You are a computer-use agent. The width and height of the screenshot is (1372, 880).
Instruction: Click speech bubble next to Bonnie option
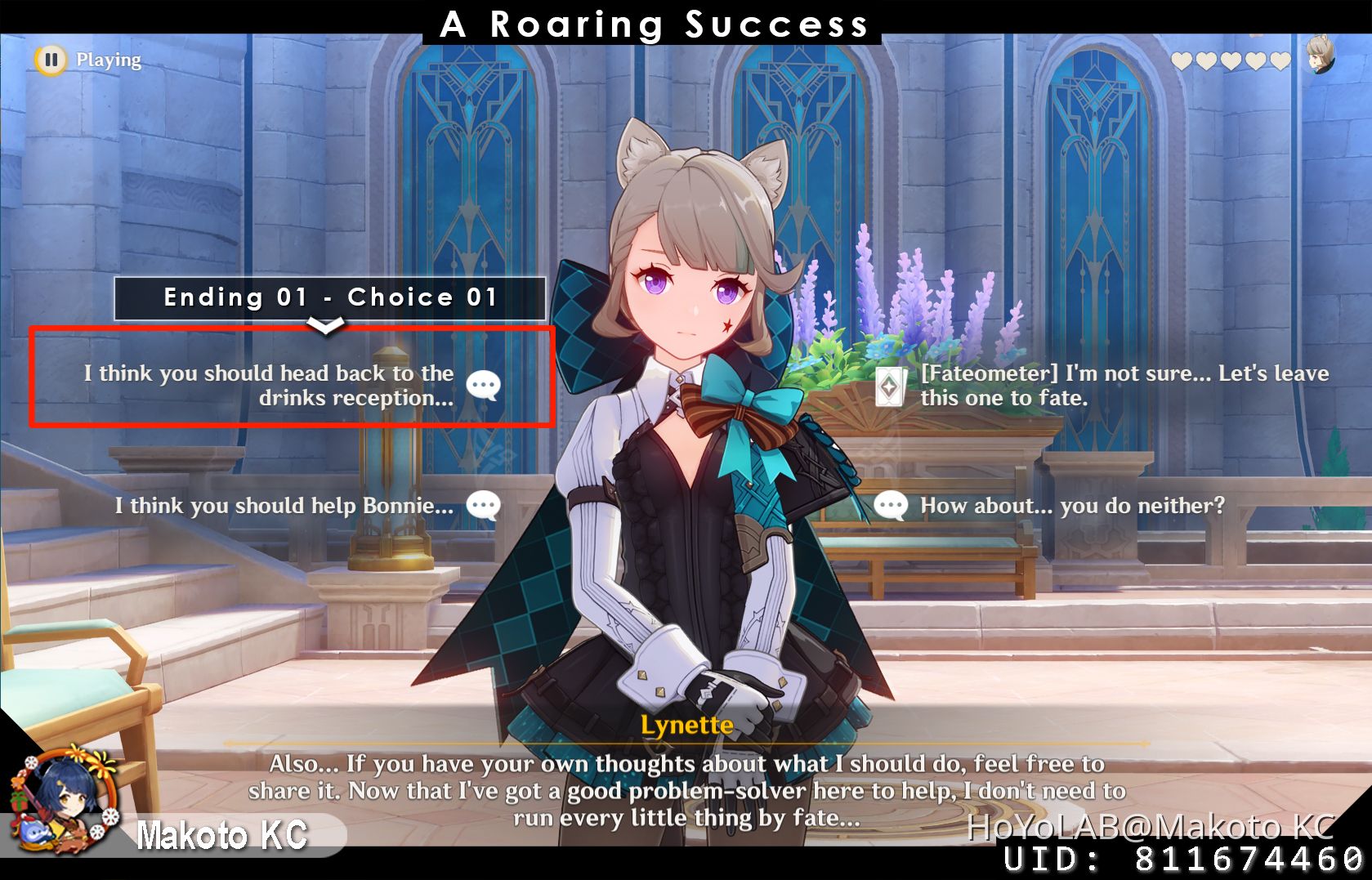coord(481,505)
